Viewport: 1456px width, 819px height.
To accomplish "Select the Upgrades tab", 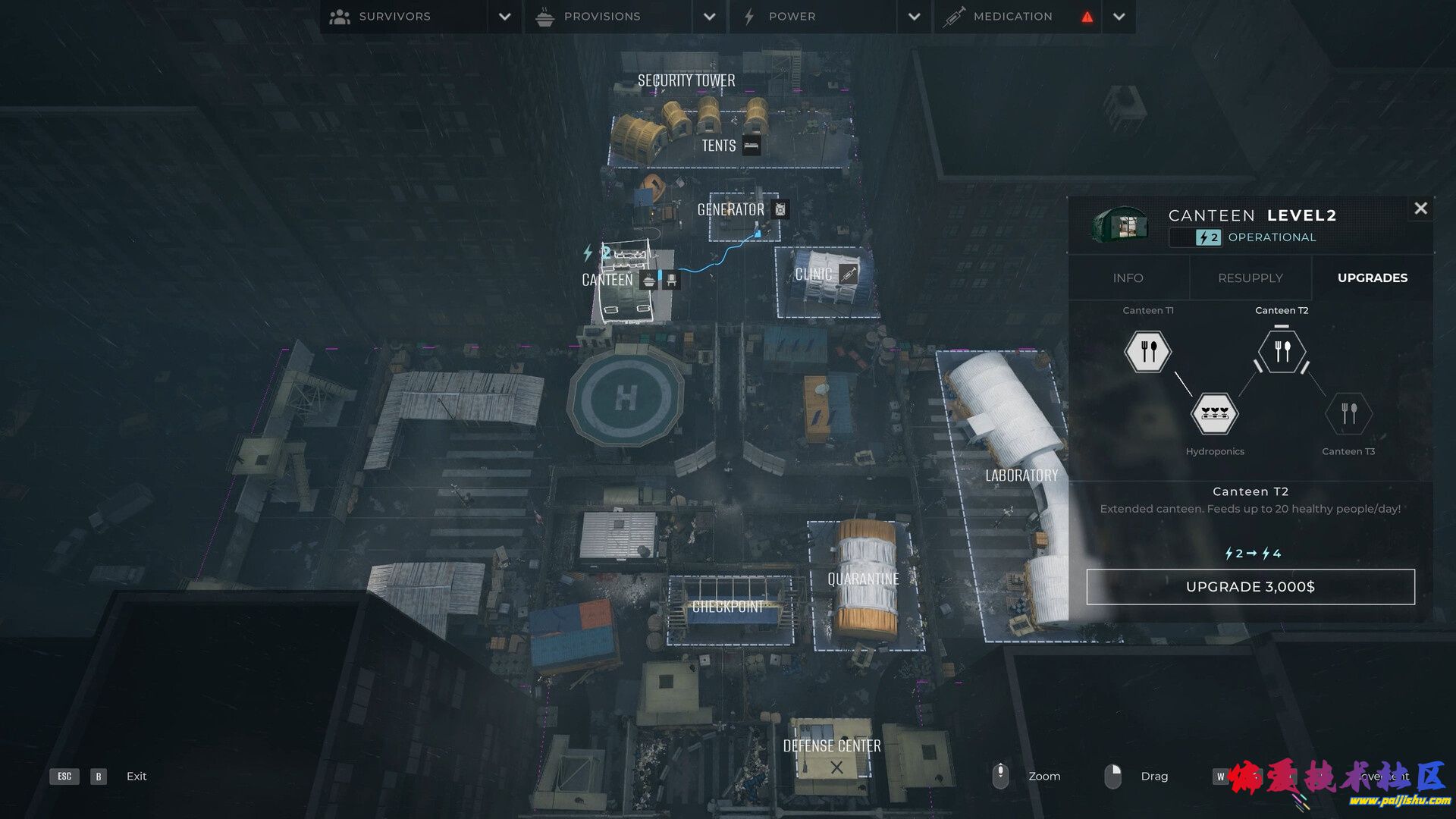I will [x=1372, y=278].
